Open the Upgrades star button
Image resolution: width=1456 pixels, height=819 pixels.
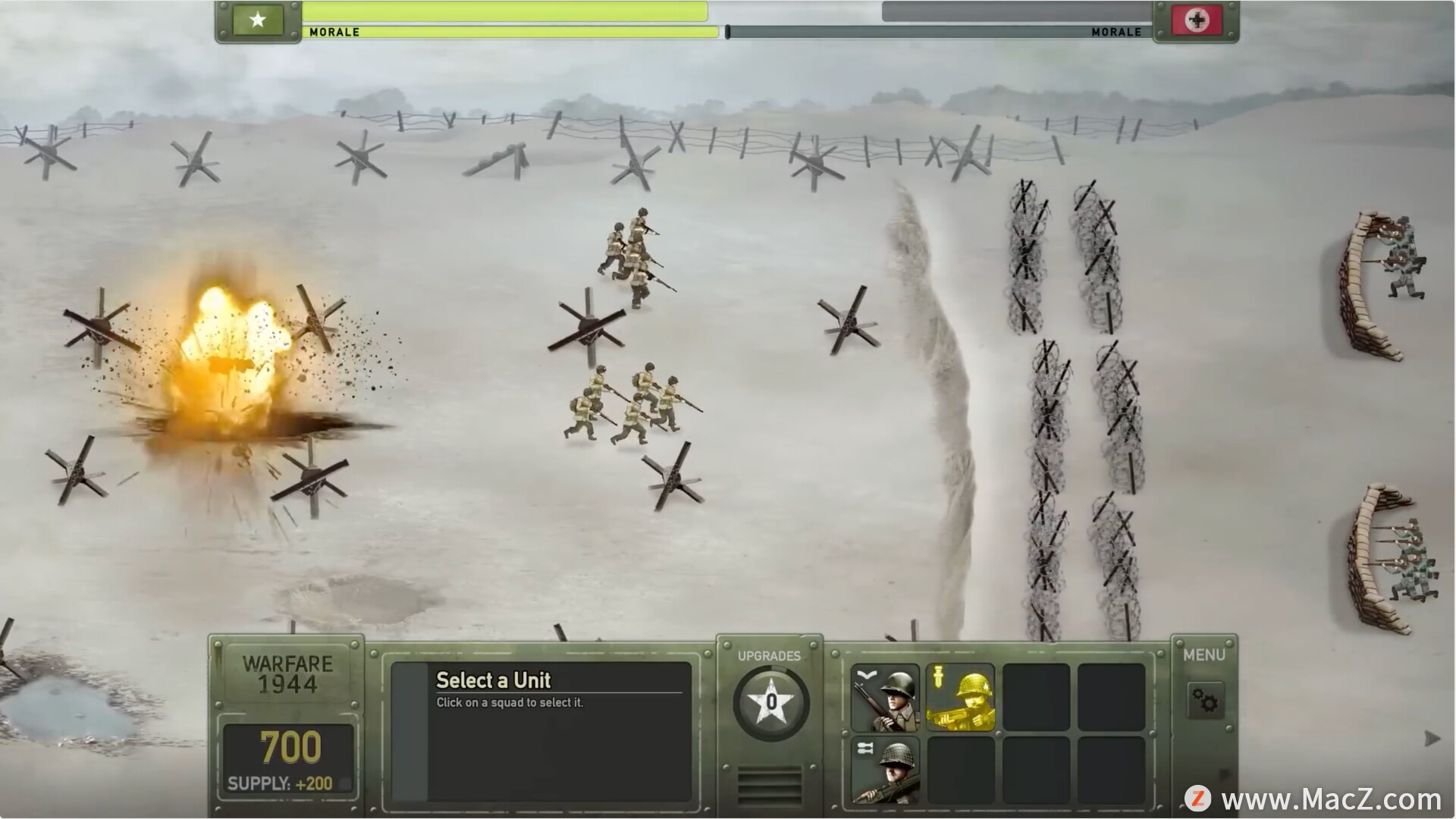[770, 702]
